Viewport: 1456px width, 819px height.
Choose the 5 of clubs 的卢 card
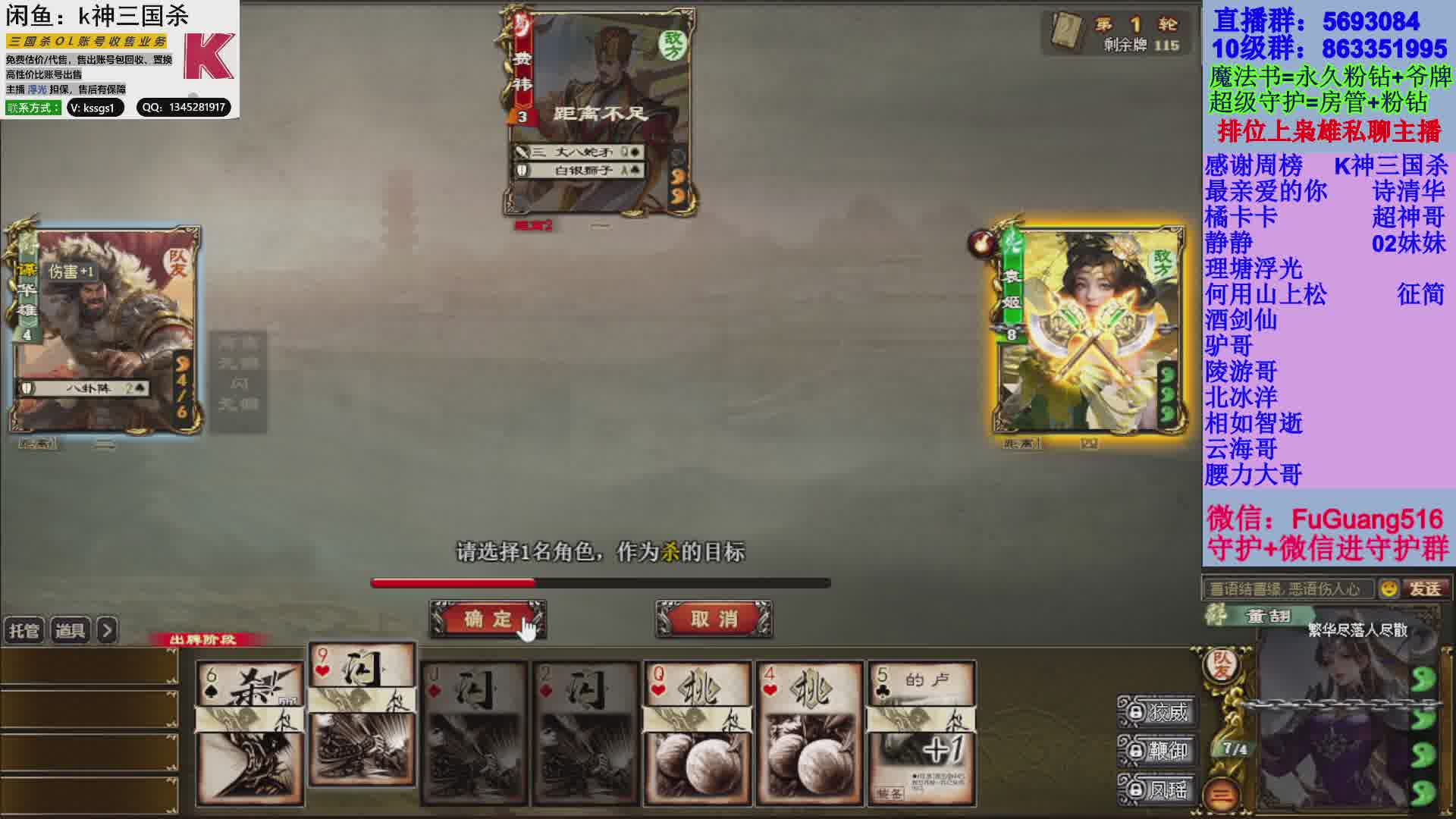tap(921, 733)
